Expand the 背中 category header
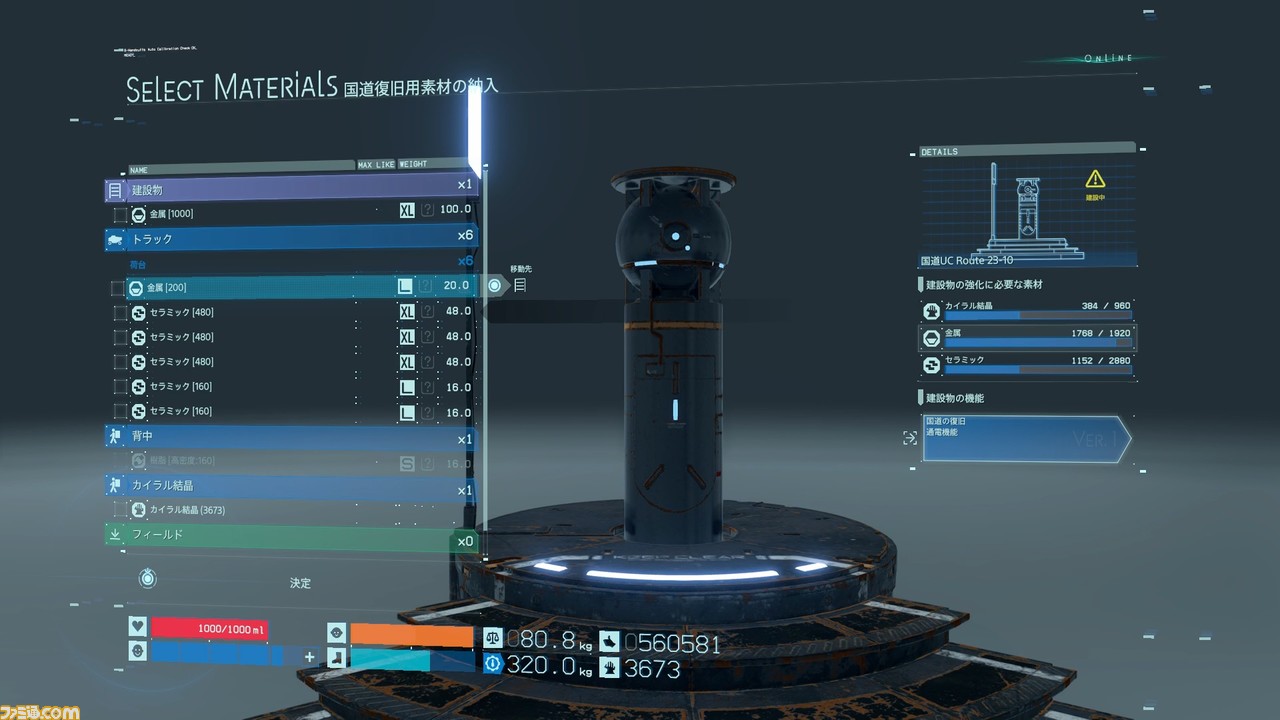The height and width of the screenshot is (720, 1280). [290, 437]
